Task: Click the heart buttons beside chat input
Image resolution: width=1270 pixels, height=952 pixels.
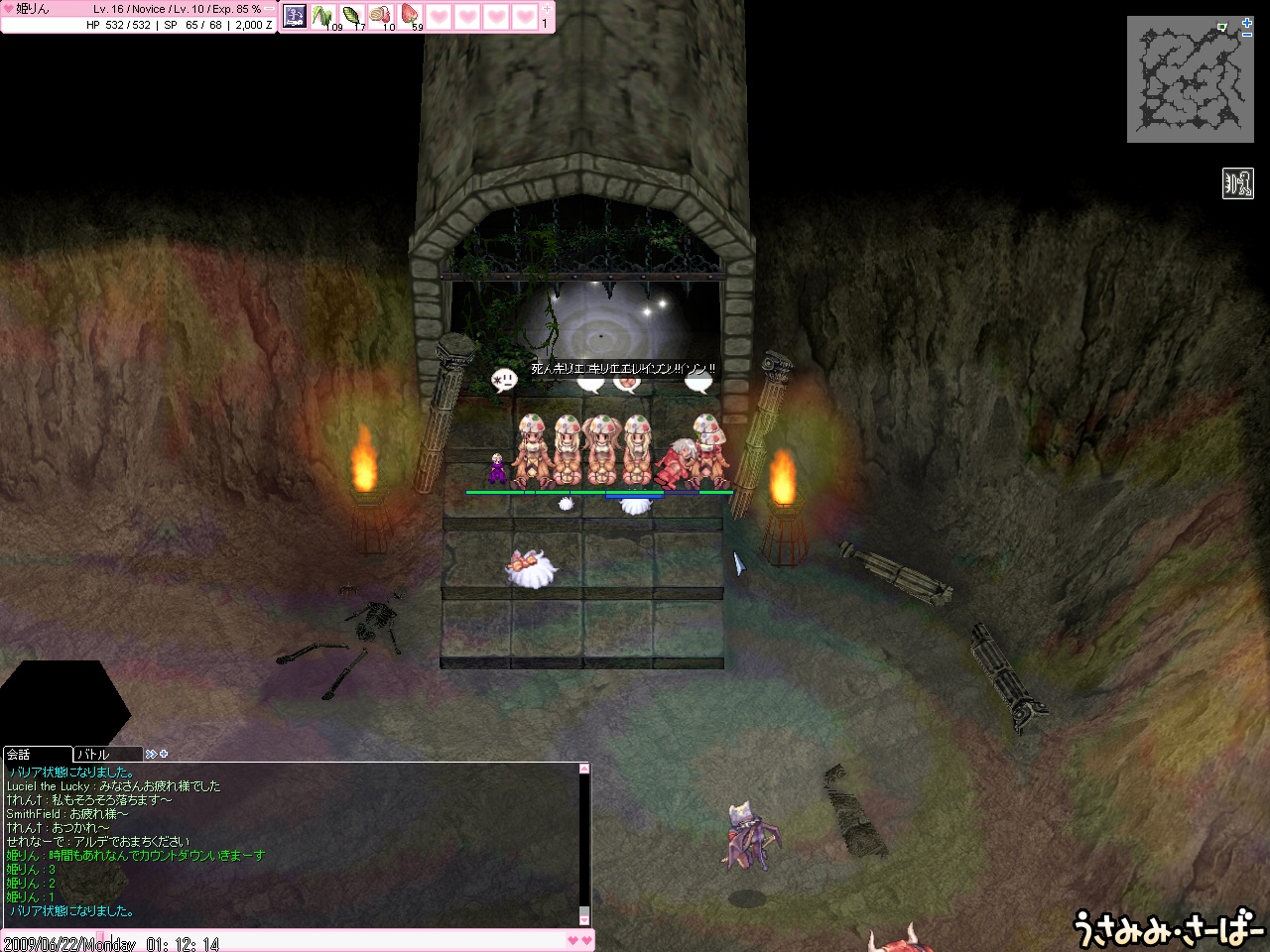Action: 579,939
